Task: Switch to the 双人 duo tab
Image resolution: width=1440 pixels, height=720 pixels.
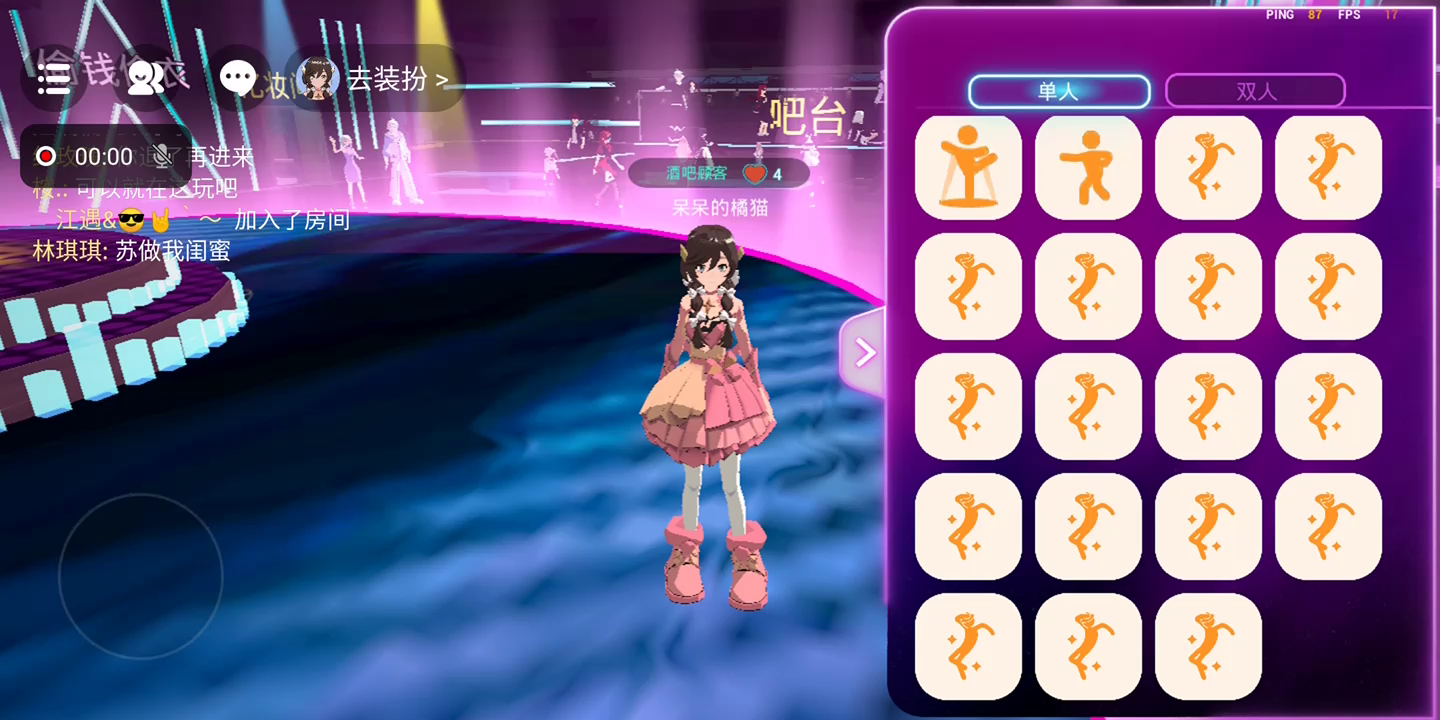Action: point(1255,91)
